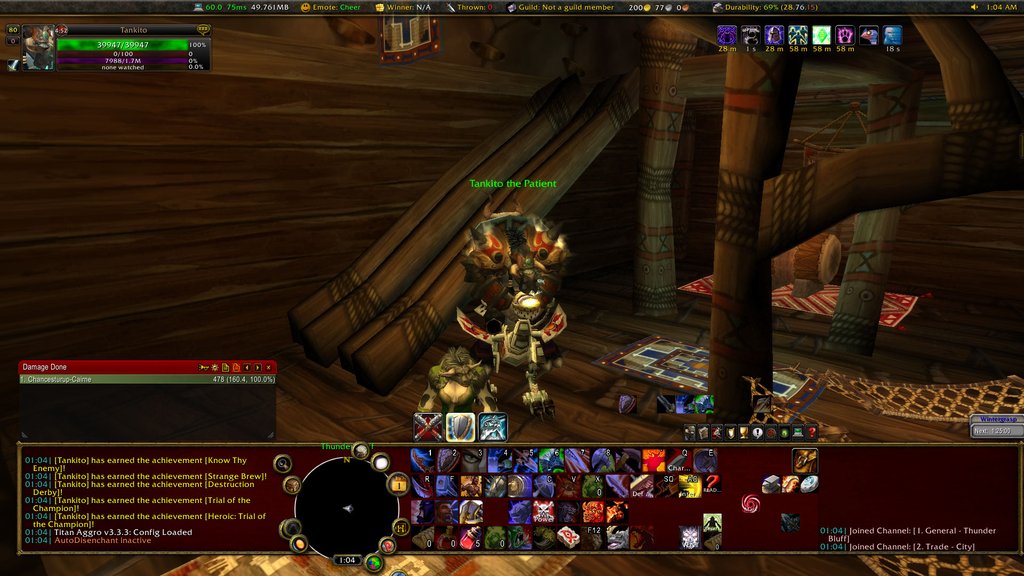This screenshot has width=1024, height=576.
Task: Activate the red swirl ability icon
Action: tap(750, 502)
